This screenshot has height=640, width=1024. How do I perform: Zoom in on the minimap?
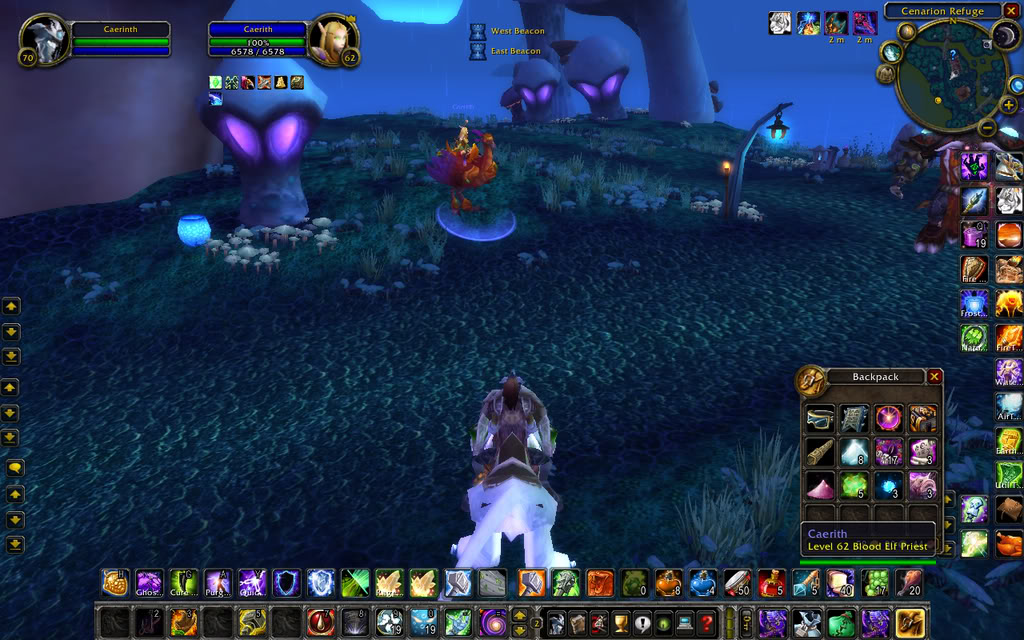(1008, 105)
